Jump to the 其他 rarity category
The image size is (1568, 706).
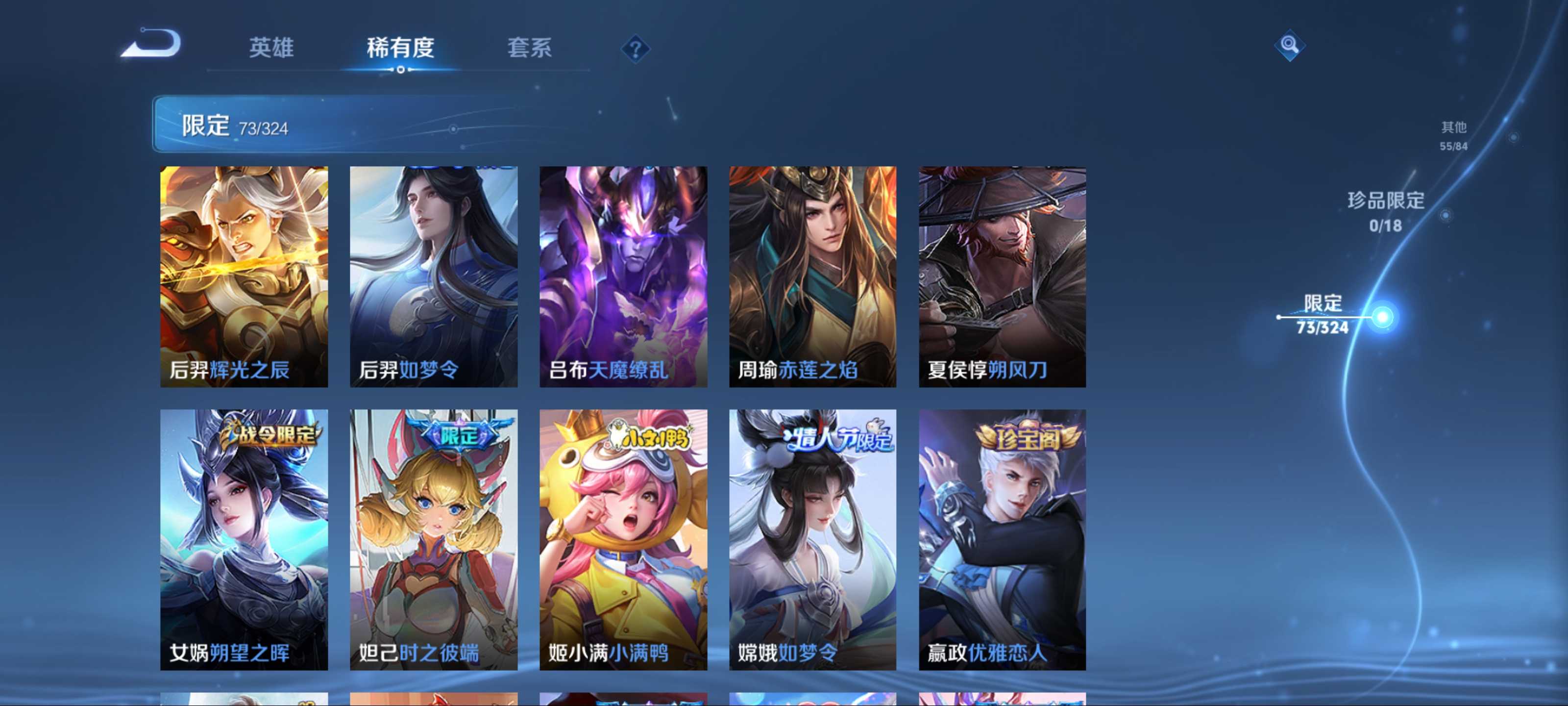click(1453, 135)
